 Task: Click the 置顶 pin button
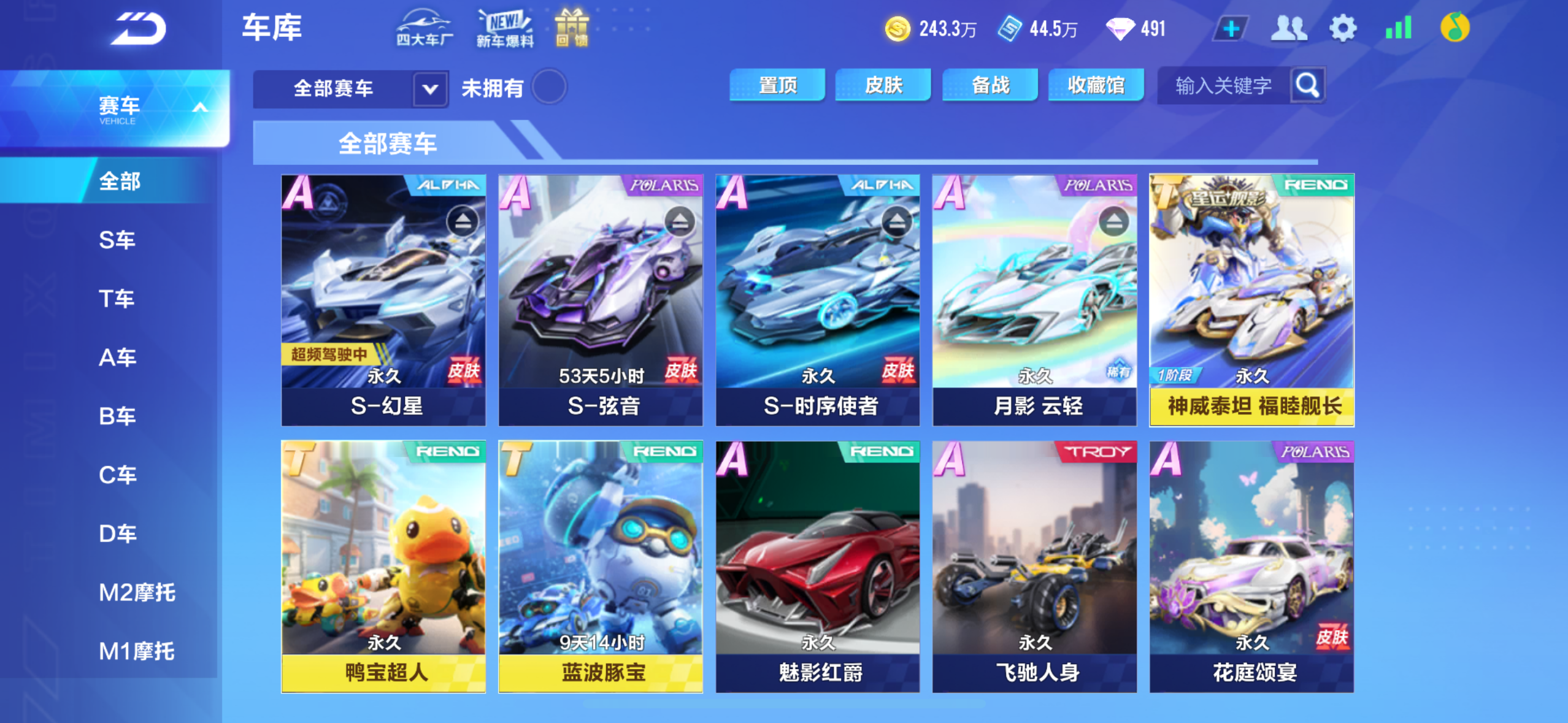click(x=777, y=85)
